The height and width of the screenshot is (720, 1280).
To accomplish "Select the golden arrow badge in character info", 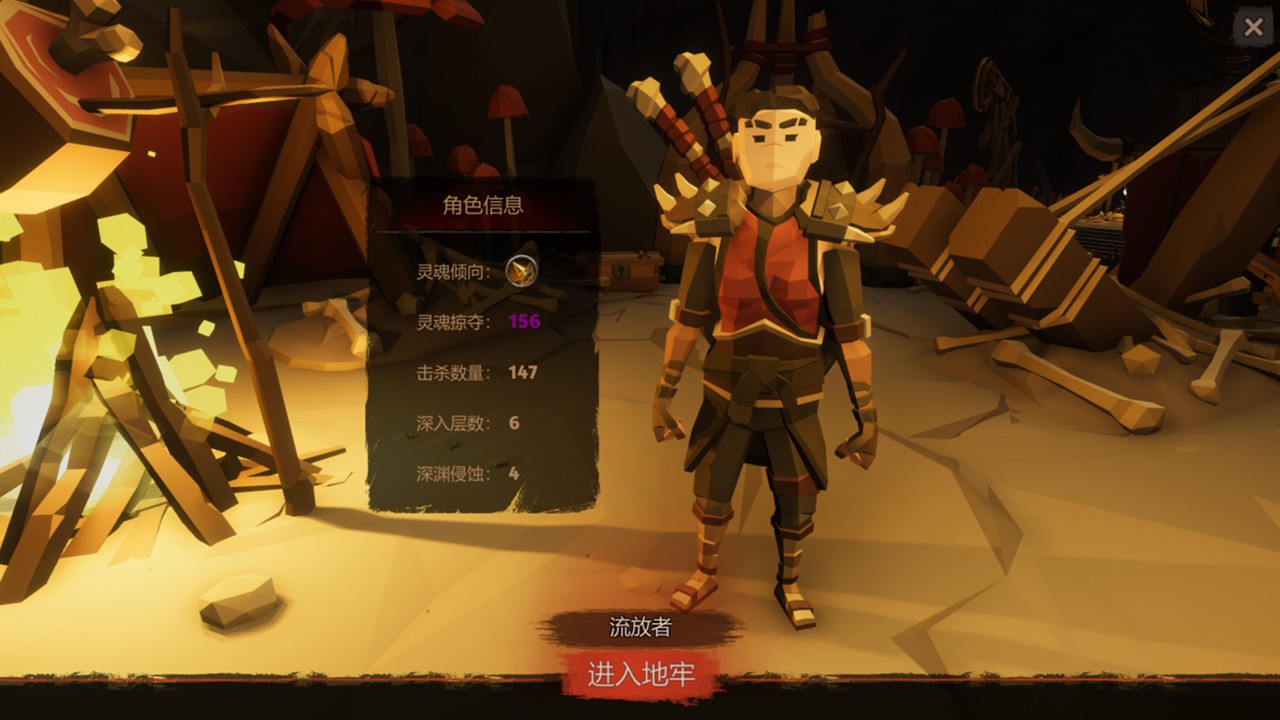I will coord(524,272).
